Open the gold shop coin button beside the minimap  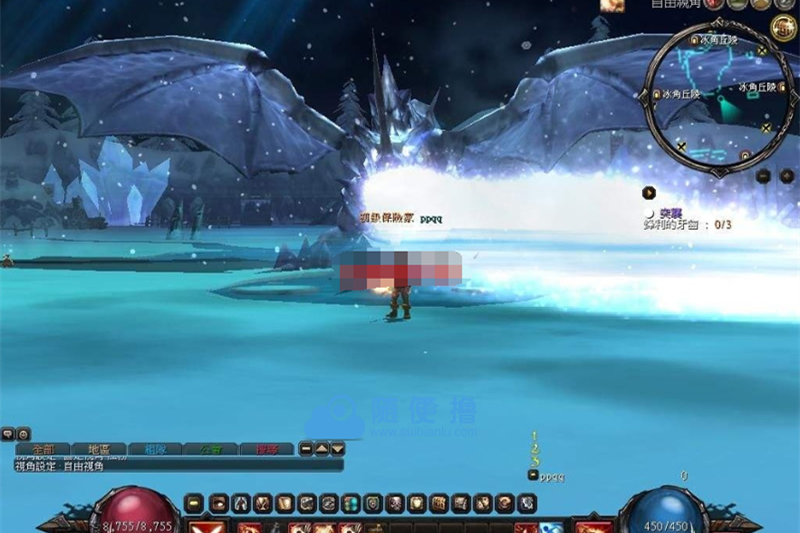coord(783,27)
